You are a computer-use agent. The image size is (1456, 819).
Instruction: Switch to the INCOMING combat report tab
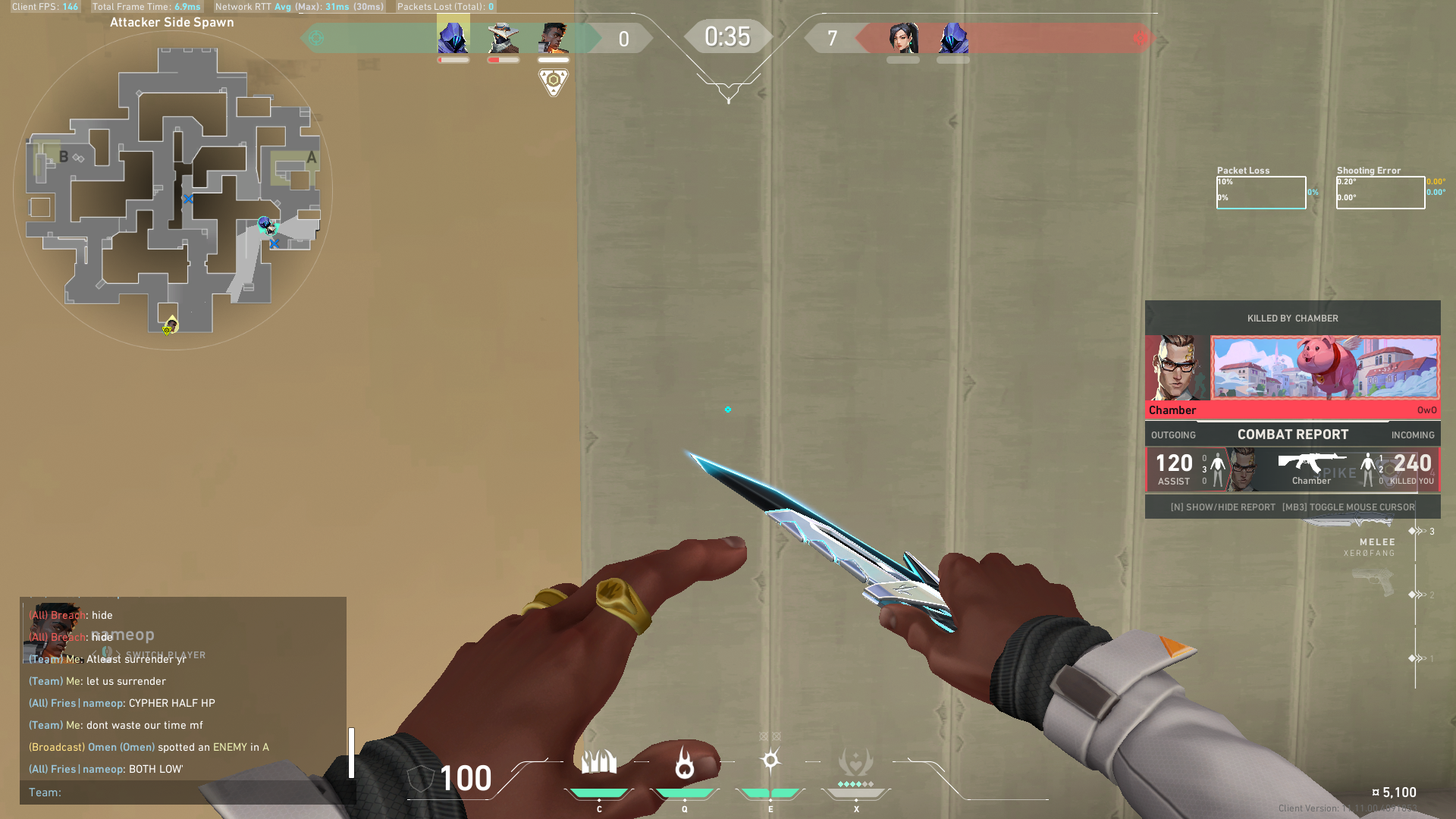click(x=1412, y=435)
